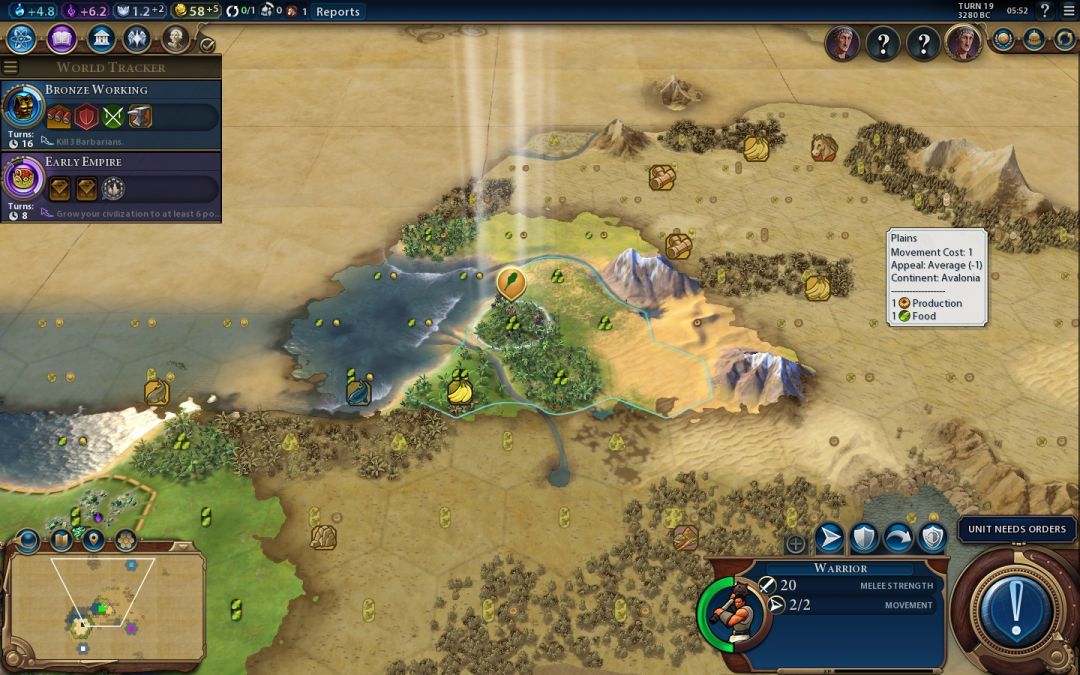Open the map pin tool
1080x675 pixels.
[93, 541]
